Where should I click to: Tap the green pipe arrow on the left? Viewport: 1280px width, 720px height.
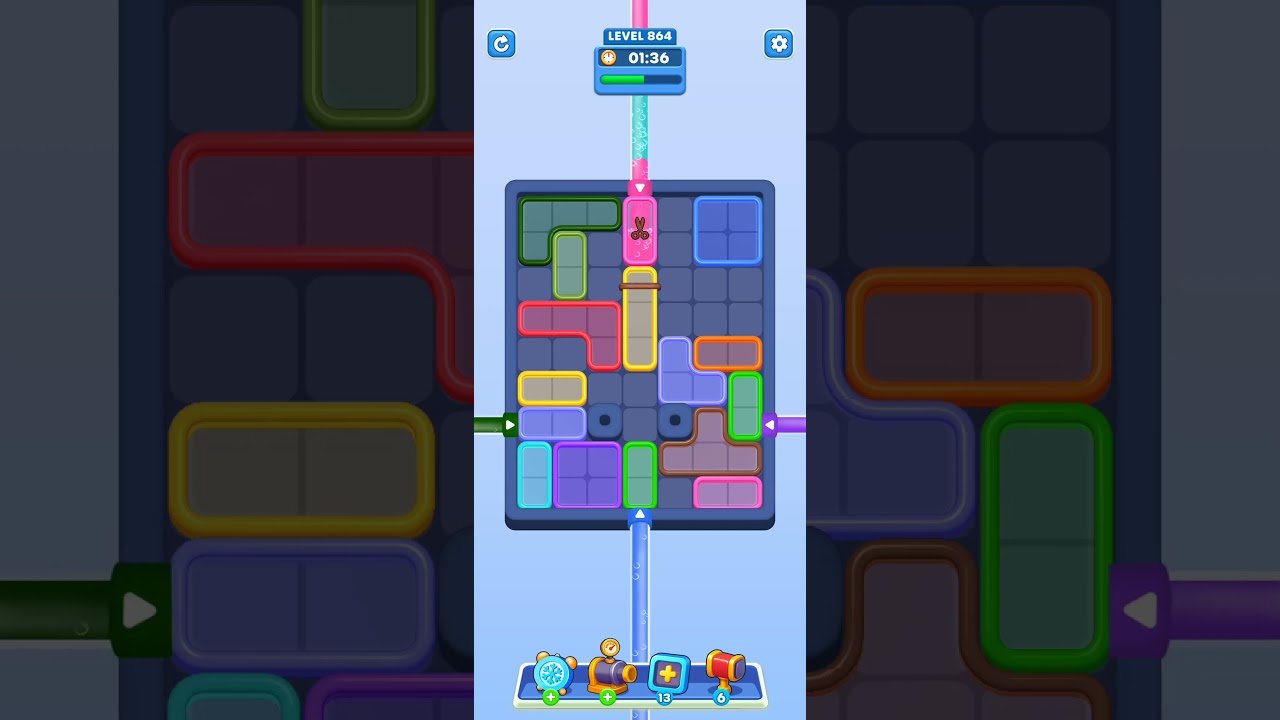(x=509, y=424)
